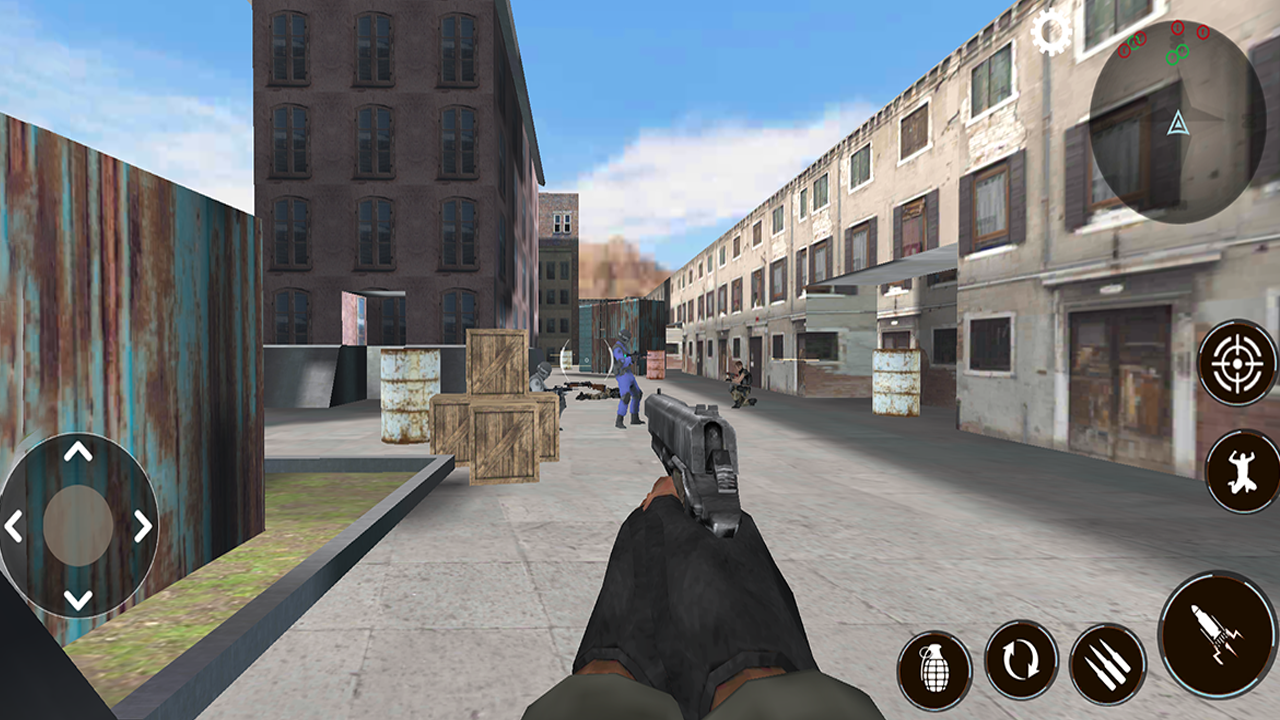Screen dimensions: 1280x720
Task: Reload the pistol via the reload icon
Action: [1020, 658]
